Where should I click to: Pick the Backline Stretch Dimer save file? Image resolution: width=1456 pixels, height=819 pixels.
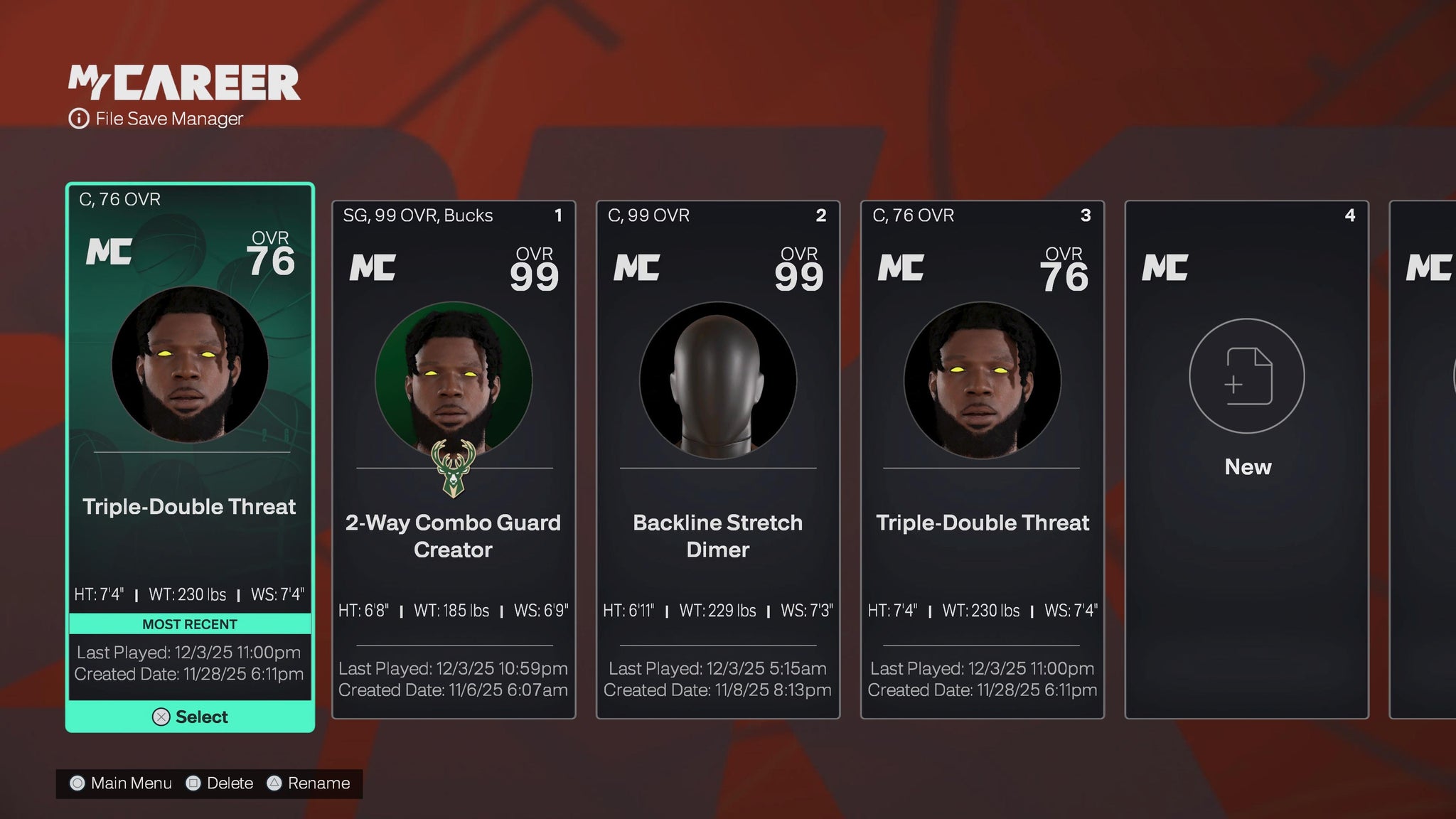[718, 459]
